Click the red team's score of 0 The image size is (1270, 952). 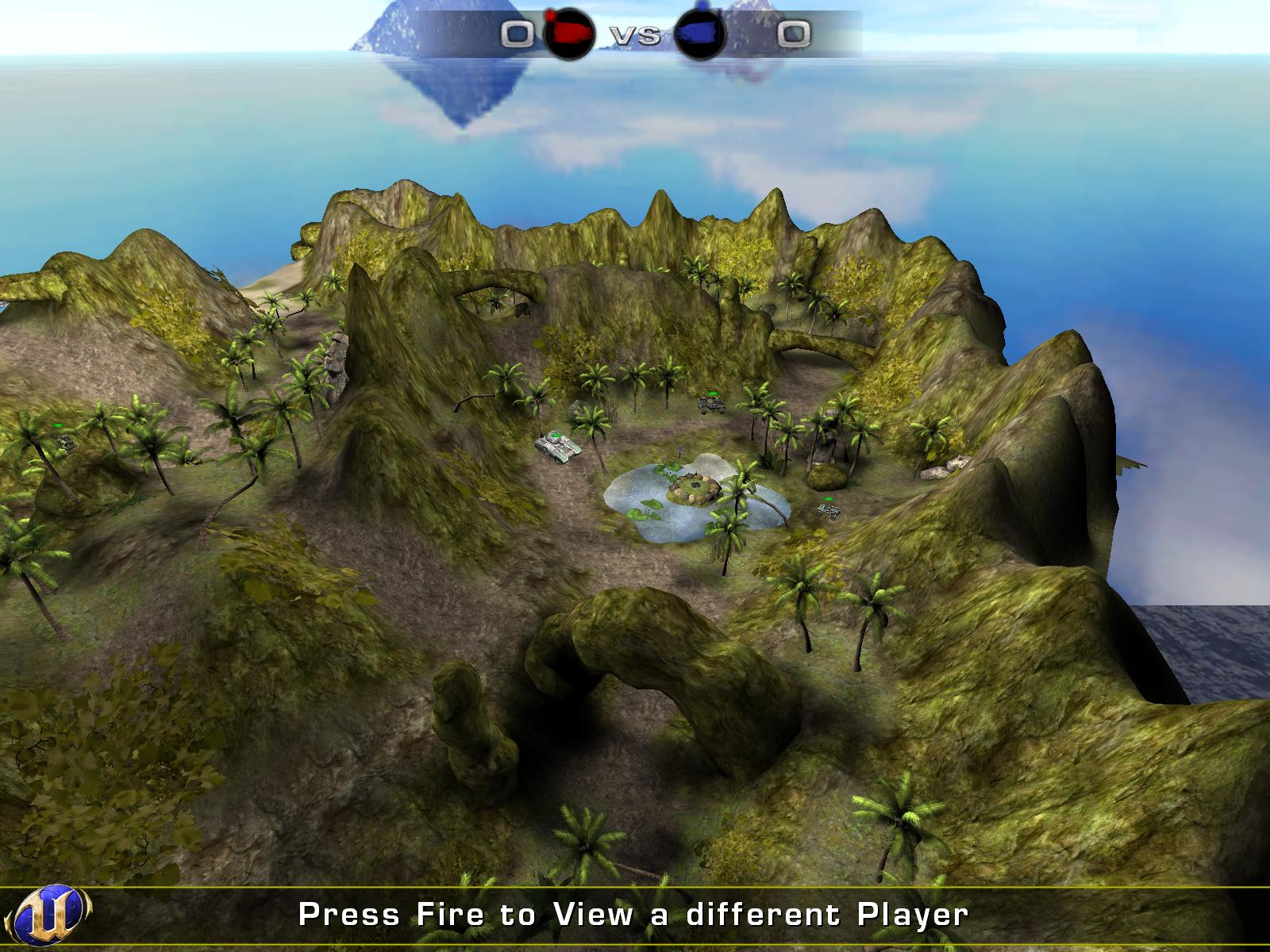517,33
